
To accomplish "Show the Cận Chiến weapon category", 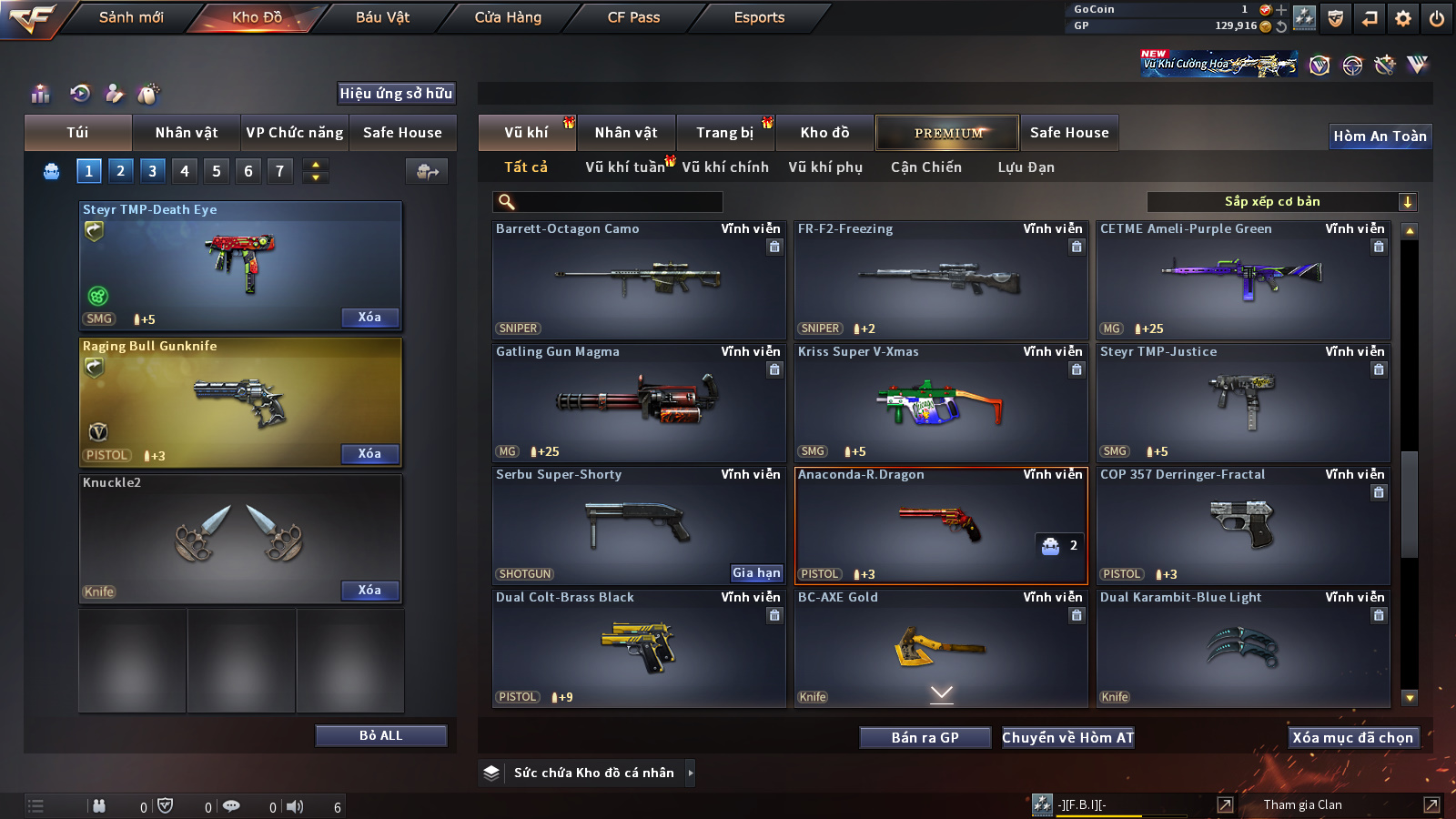I will [925, 167].
